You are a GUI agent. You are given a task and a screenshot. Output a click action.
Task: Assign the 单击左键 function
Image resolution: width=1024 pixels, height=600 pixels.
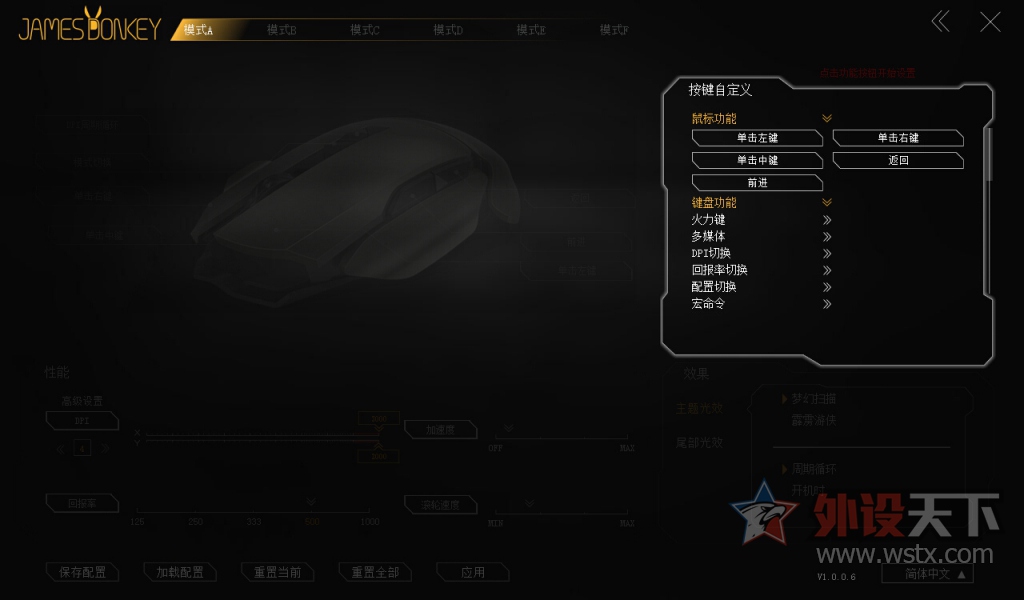tap(757, 138)
